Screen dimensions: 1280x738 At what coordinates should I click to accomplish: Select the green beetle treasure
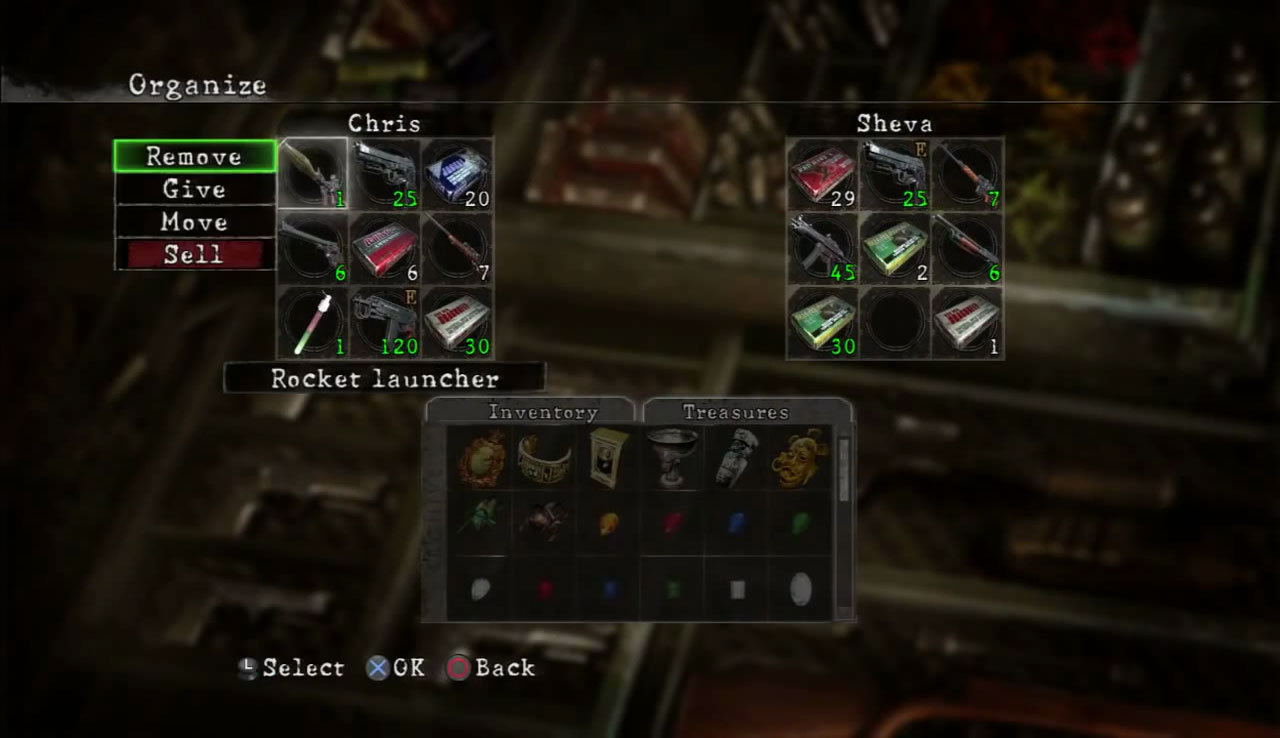click(480, 522)
